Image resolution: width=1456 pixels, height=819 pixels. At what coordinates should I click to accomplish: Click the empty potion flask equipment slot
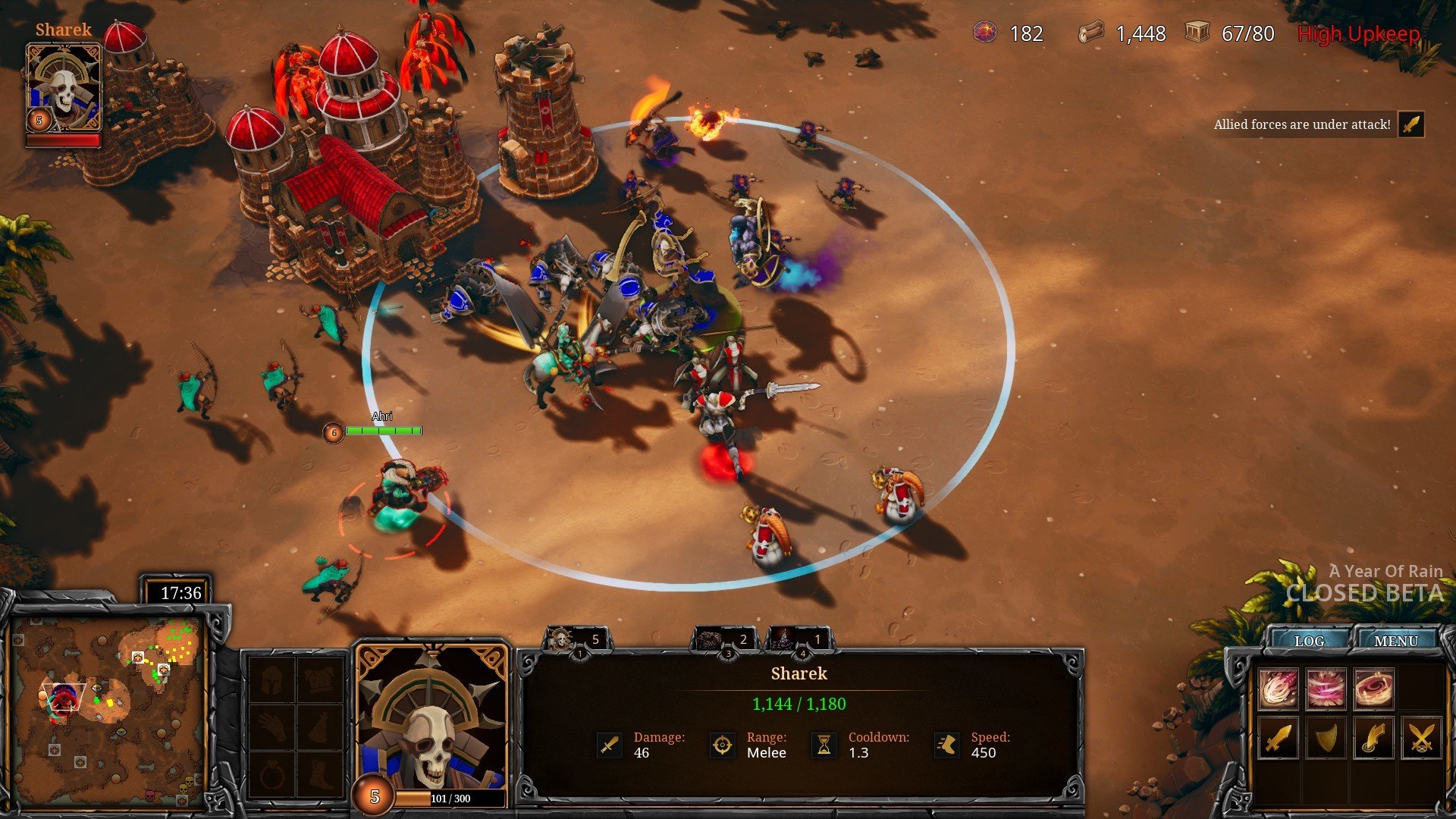[x=321, y=727]
